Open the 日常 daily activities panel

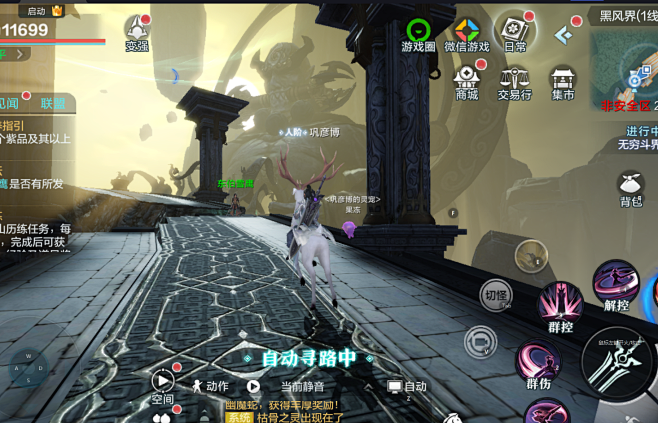pos(516,31)
